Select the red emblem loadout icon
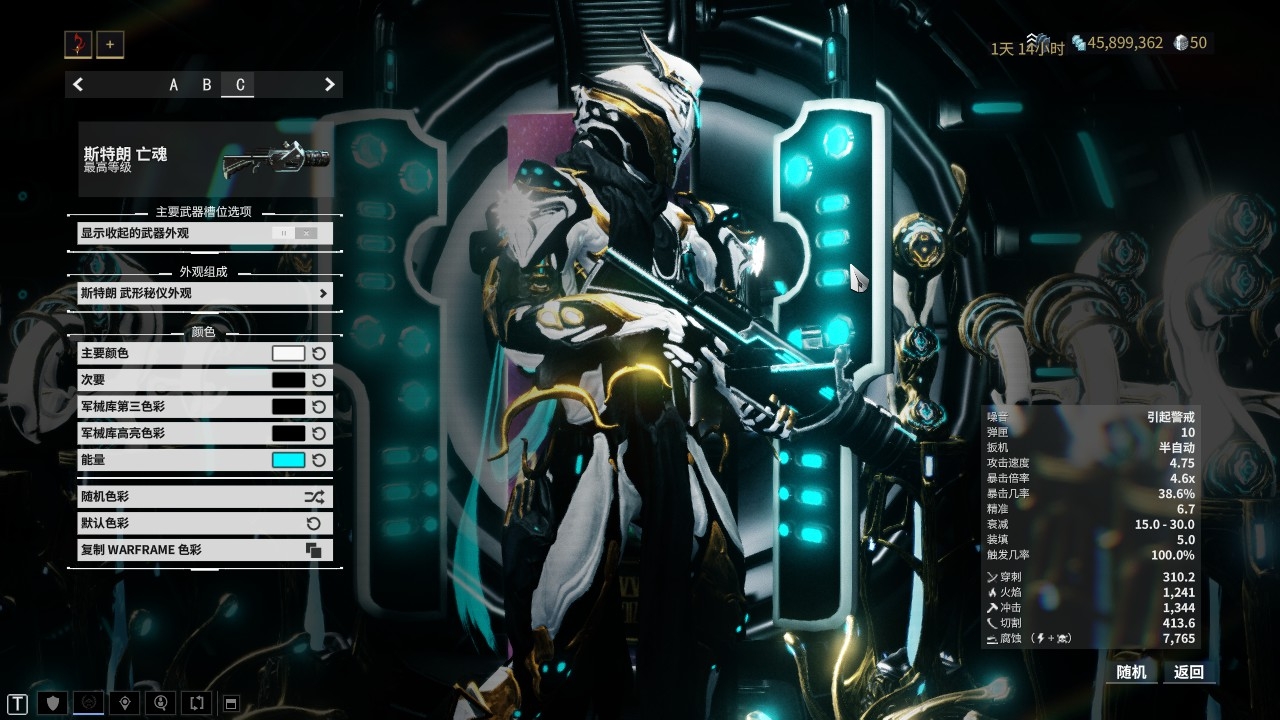 pos(78,44)
